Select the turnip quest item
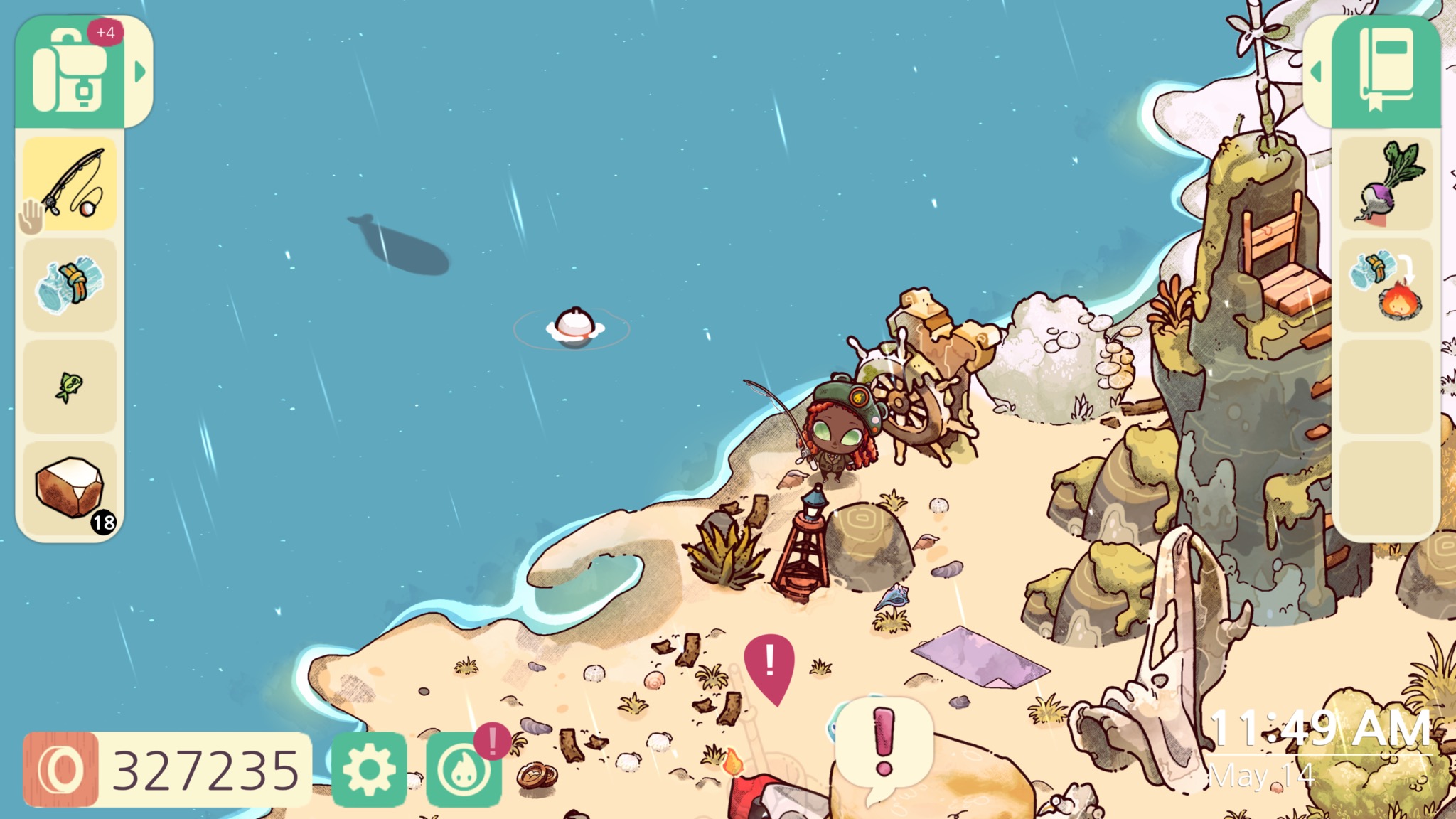This screenshot has height=819, width=1456. tap(1386, 183)
